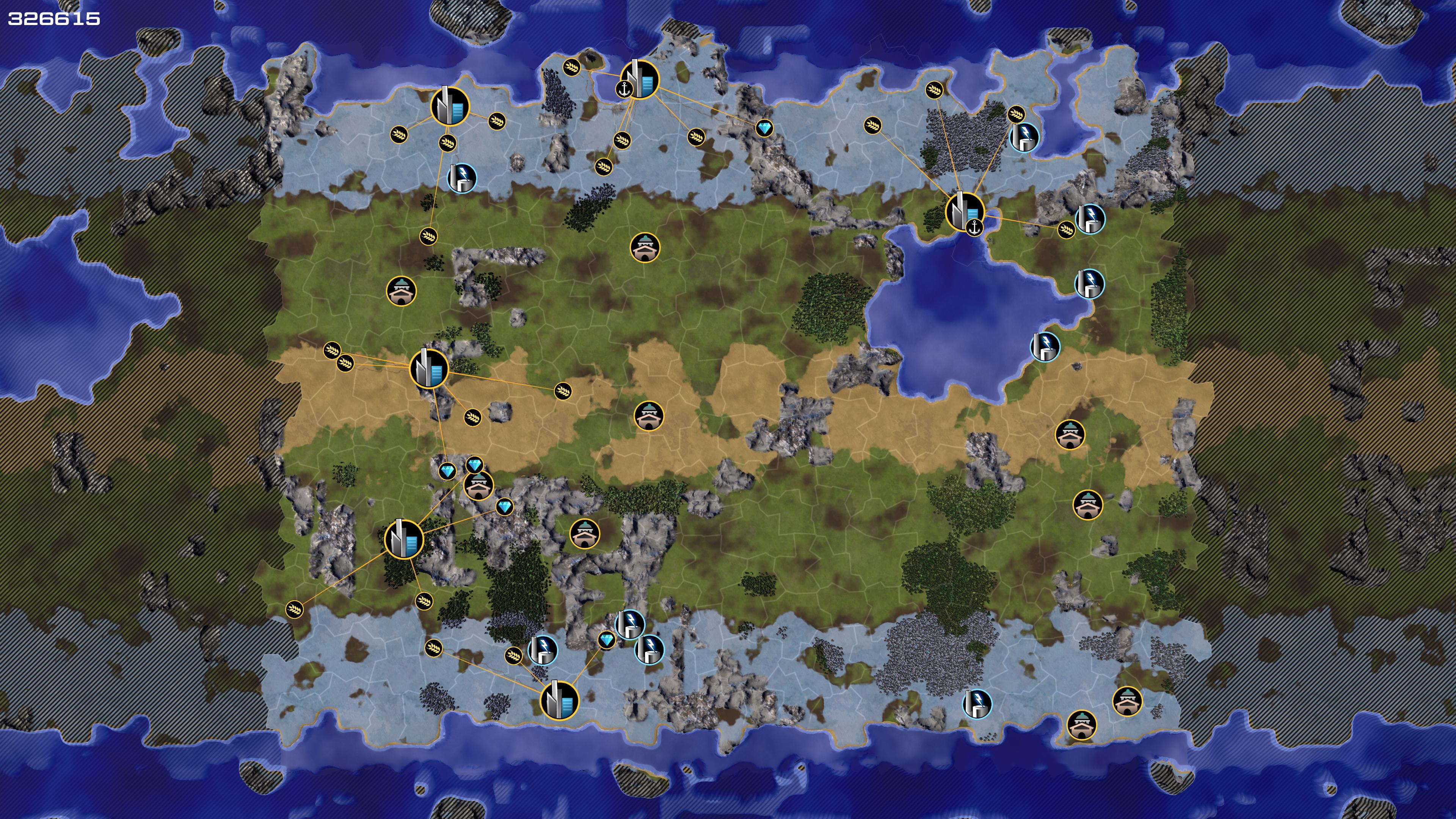The height and width of the screenshot is (819, 1456).
Task: Select the city marker on the desert strip
Action: tap(429, 369)
